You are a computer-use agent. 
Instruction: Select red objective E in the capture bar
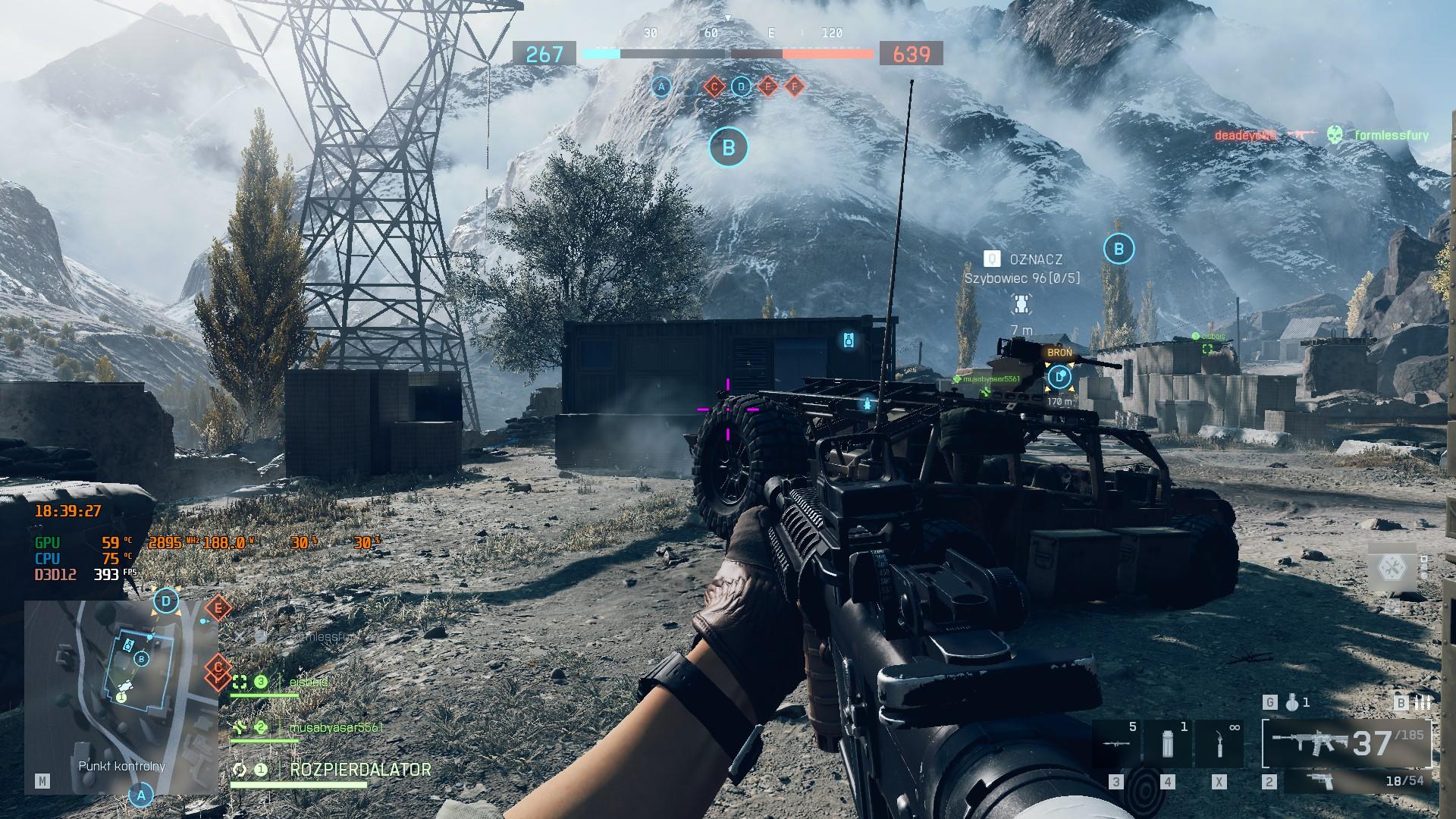click(767, 87)
